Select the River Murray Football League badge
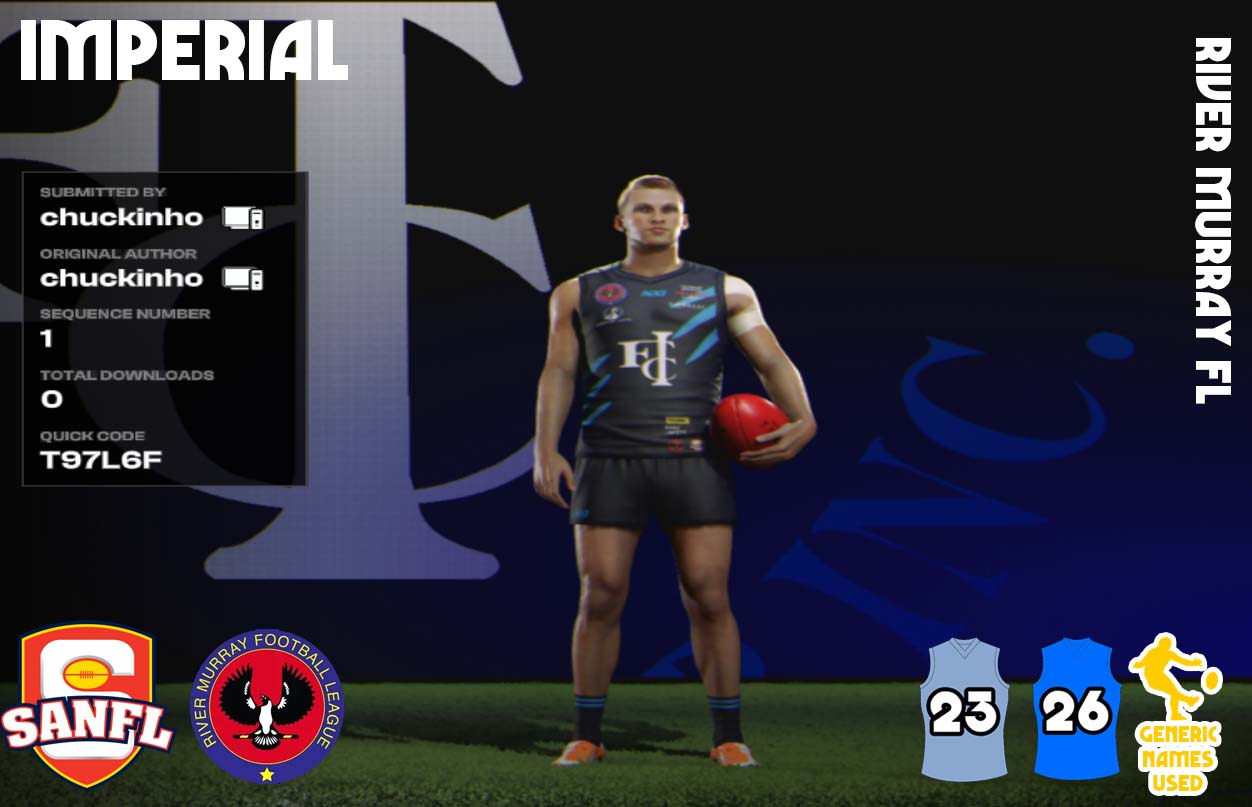 coord(266,706)
